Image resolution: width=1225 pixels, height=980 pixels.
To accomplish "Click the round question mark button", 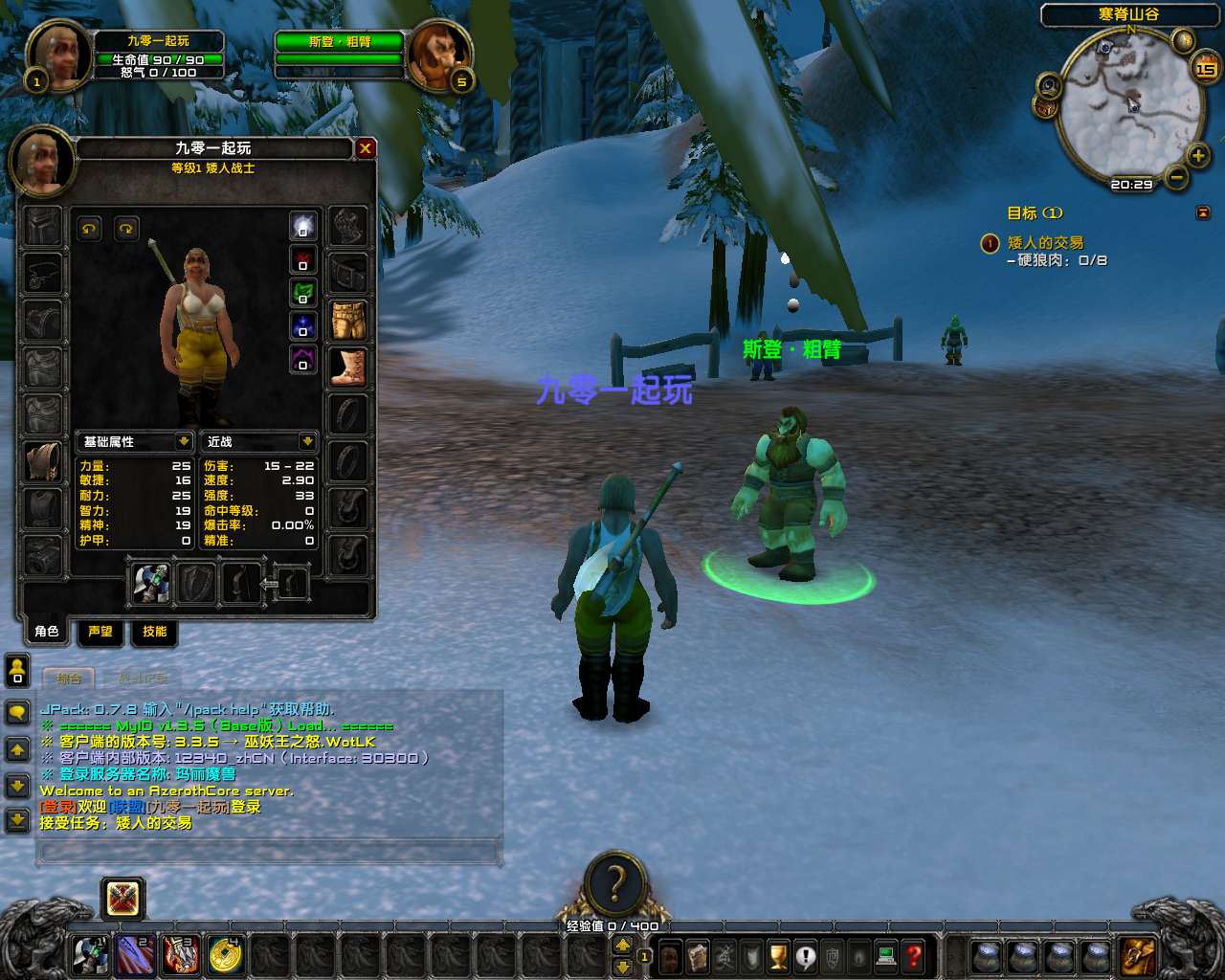I will (x=615, y=881).
